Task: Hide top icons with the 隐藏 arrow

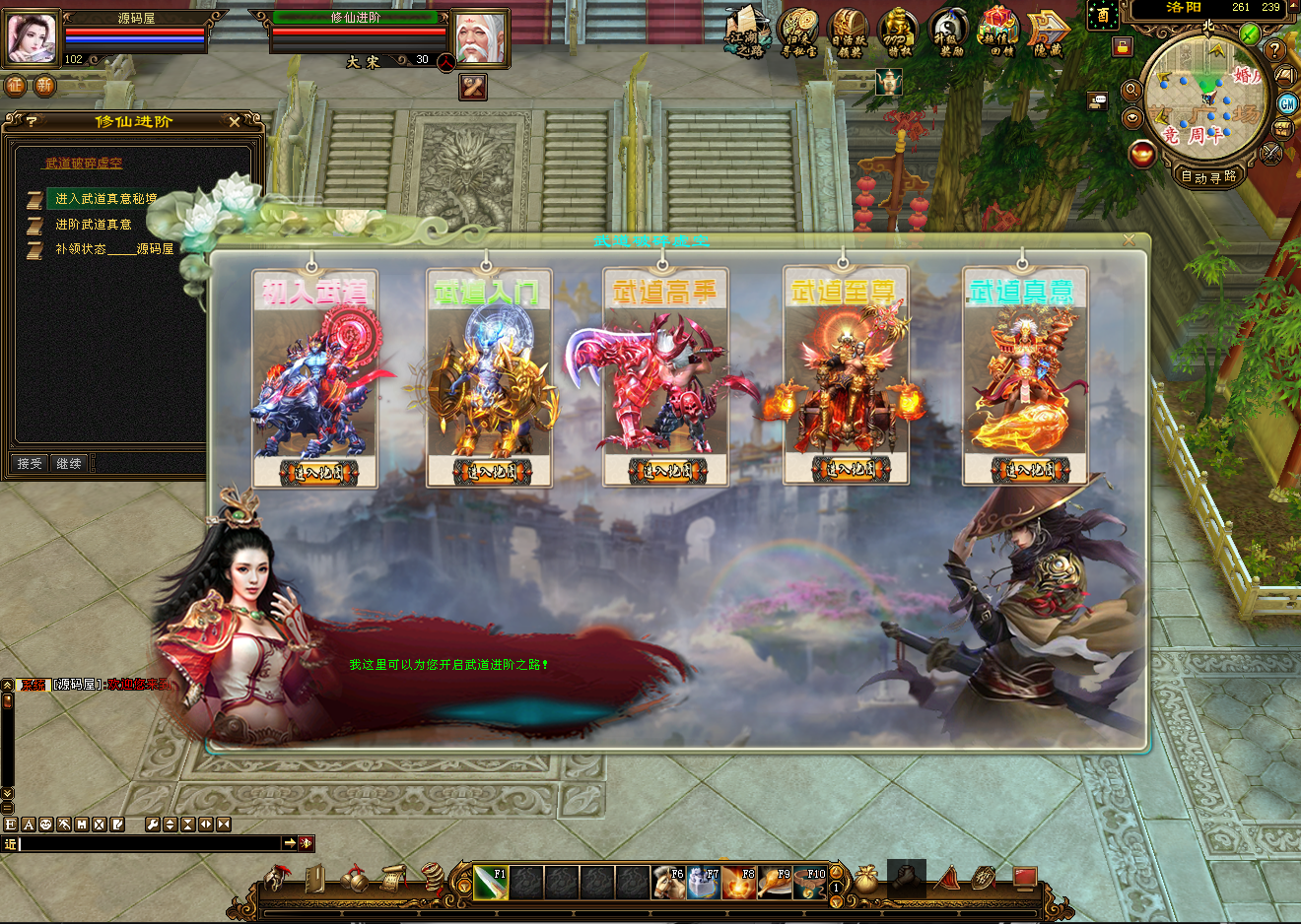Action: pos(1048,32)
